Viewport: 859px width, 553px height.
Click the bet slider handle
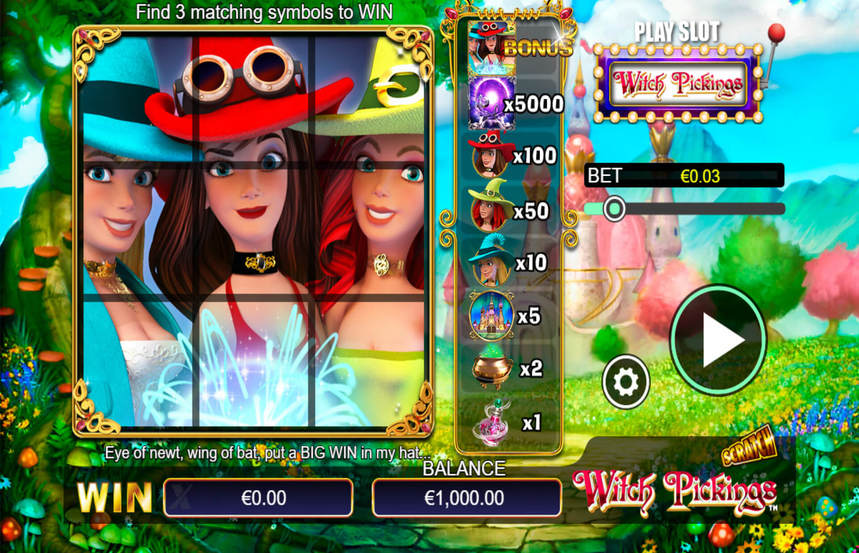pos(614,208)
